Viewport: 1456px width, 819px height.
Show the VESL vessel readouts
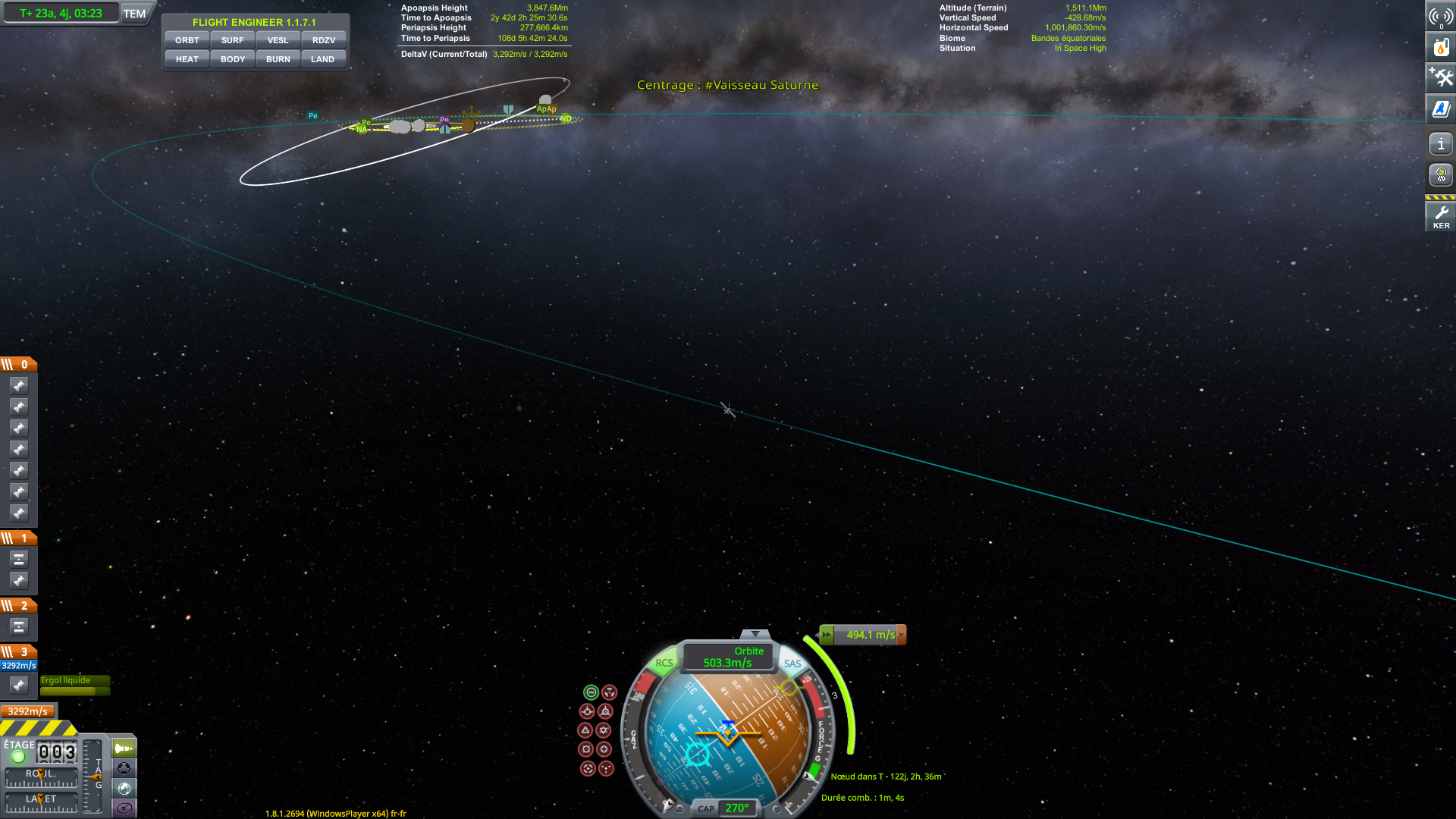[278, 40]
